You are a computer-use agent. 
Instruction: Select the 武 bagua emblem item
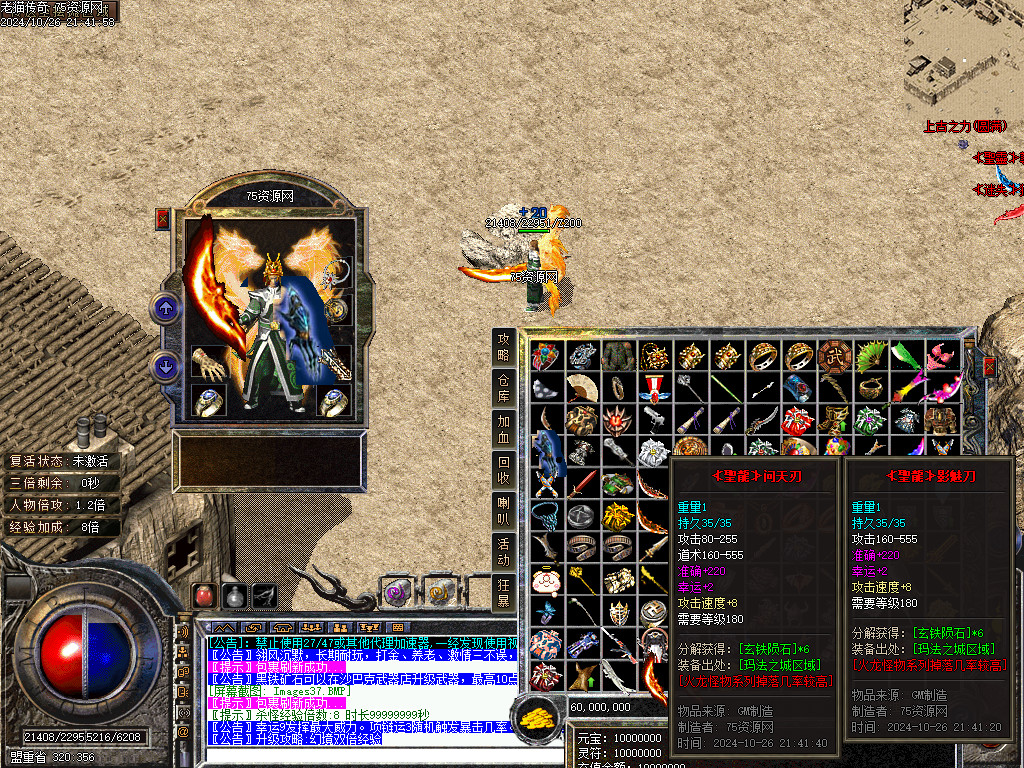[x=835, y=356]
